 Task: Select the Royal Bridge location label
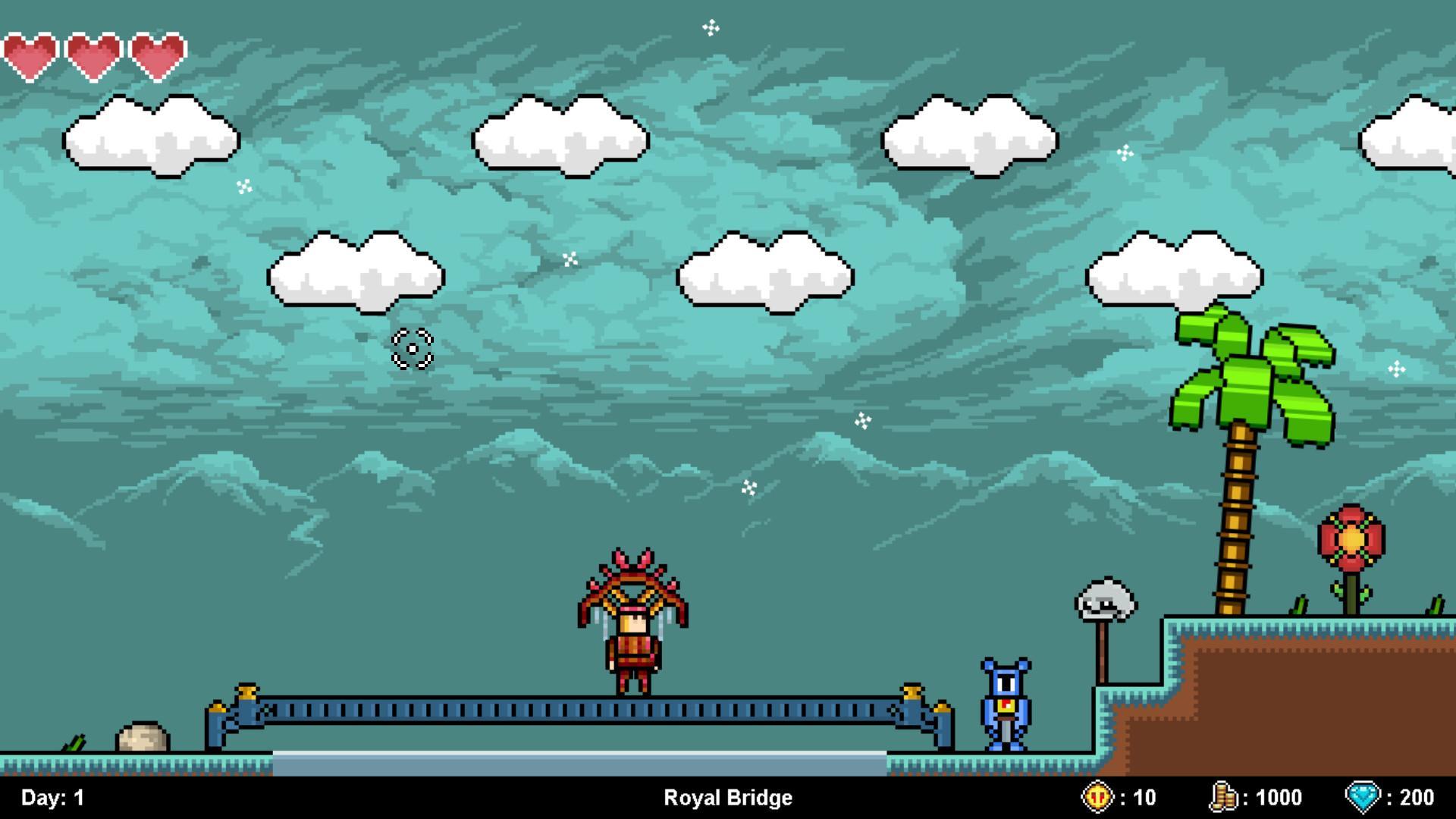tap(727, 797)
